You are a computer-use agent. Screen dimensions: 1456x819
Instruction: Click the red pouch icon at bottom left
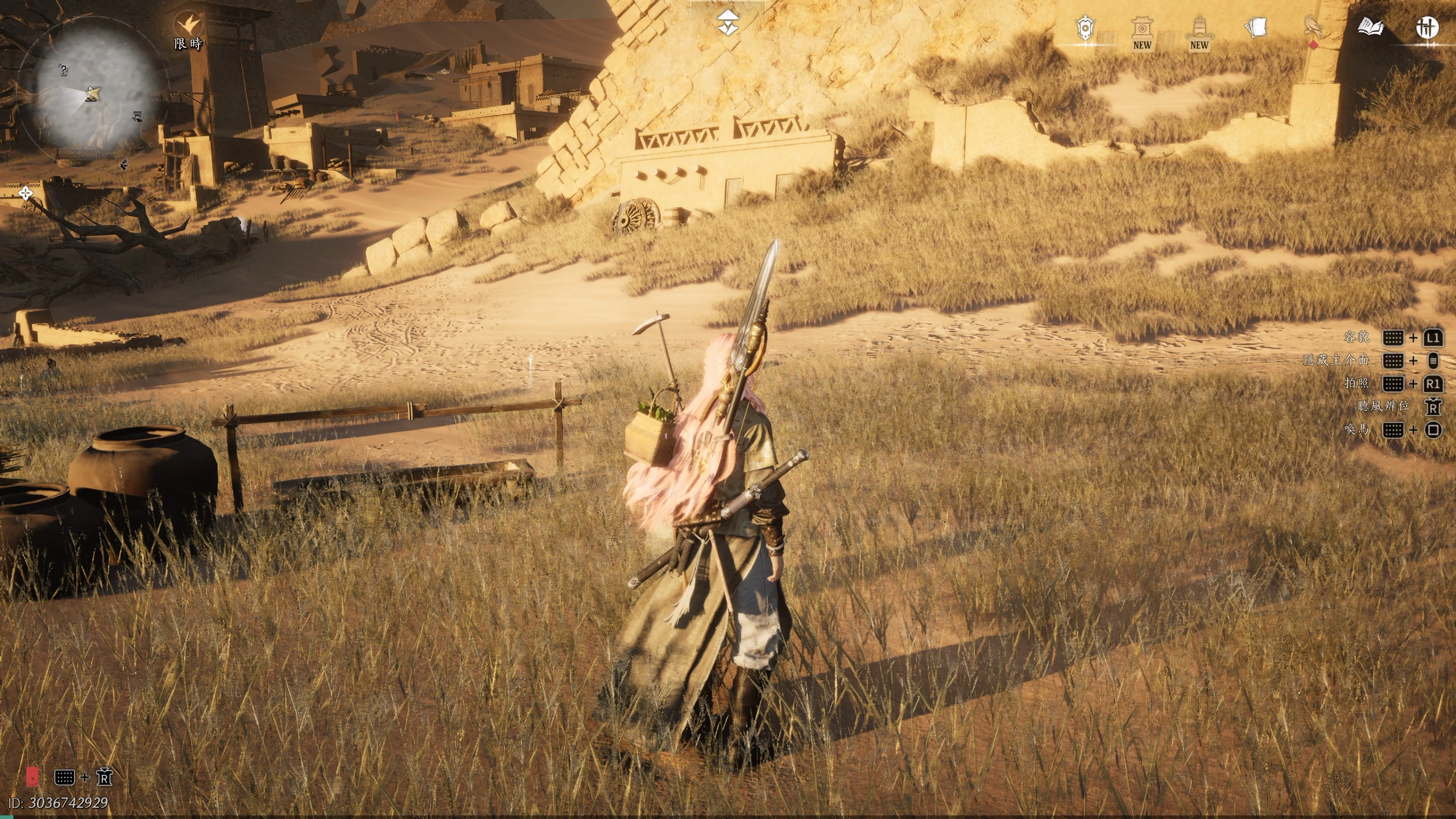pyautogui.click(x=34, y=776)
